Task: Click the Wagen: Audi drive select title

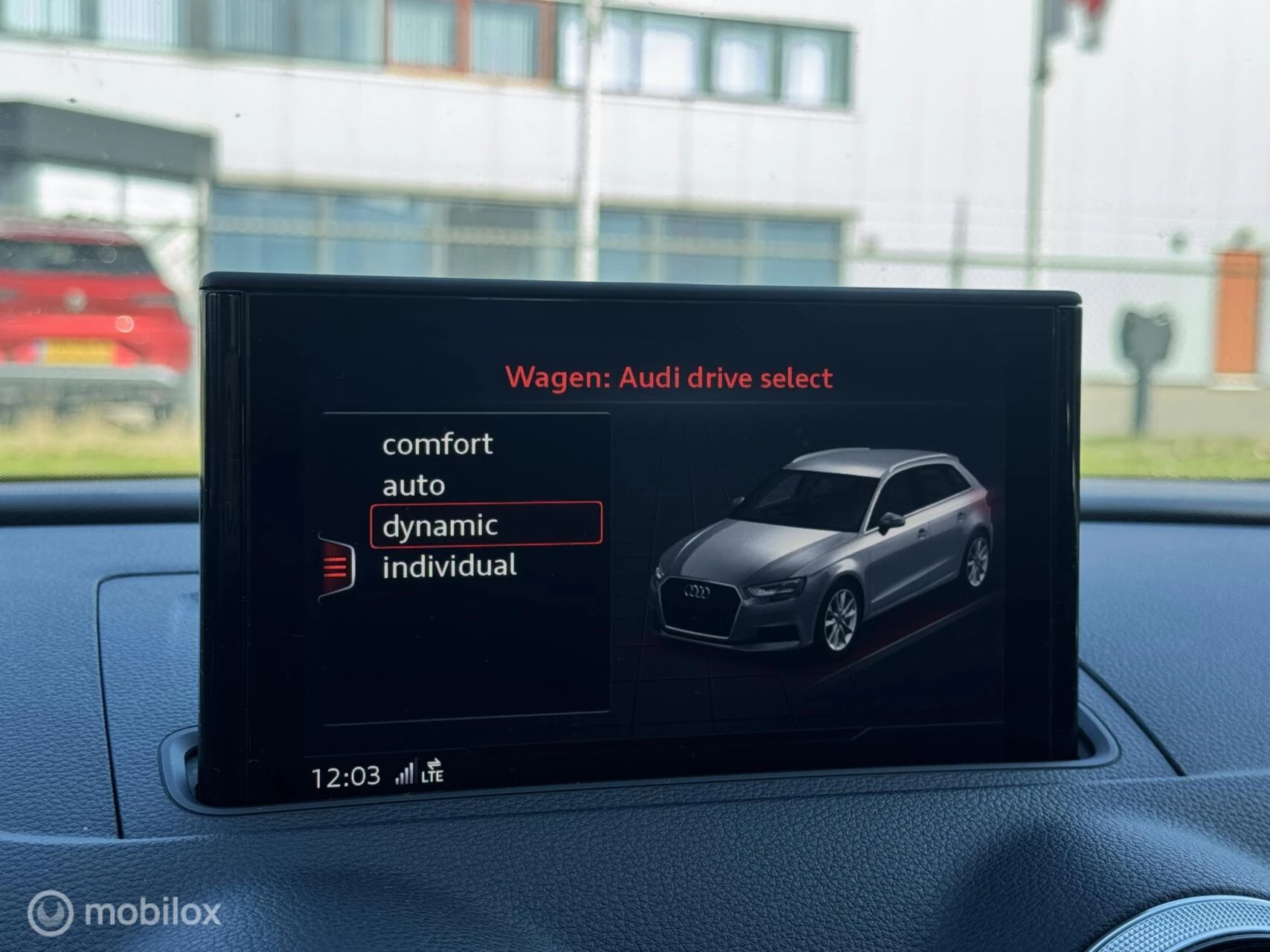Action: pyautogui.click(x=670, y=376)
